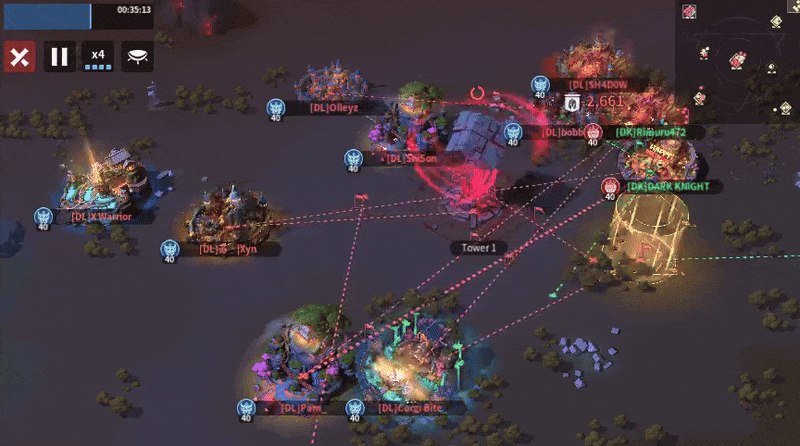800x446 pixels.
Task: Pause the replay playback
Action: pyautogui.click(x=59, y=56)
